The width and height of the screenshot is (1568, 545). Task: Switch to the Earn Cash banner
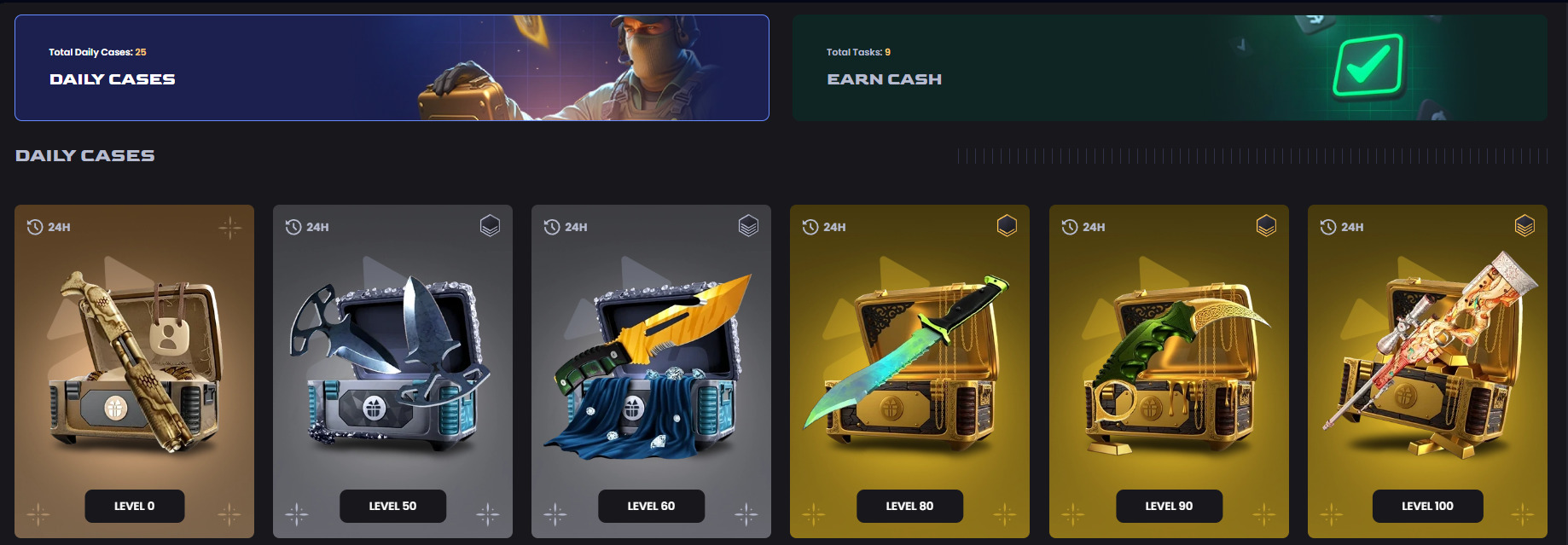[1169, 68]
